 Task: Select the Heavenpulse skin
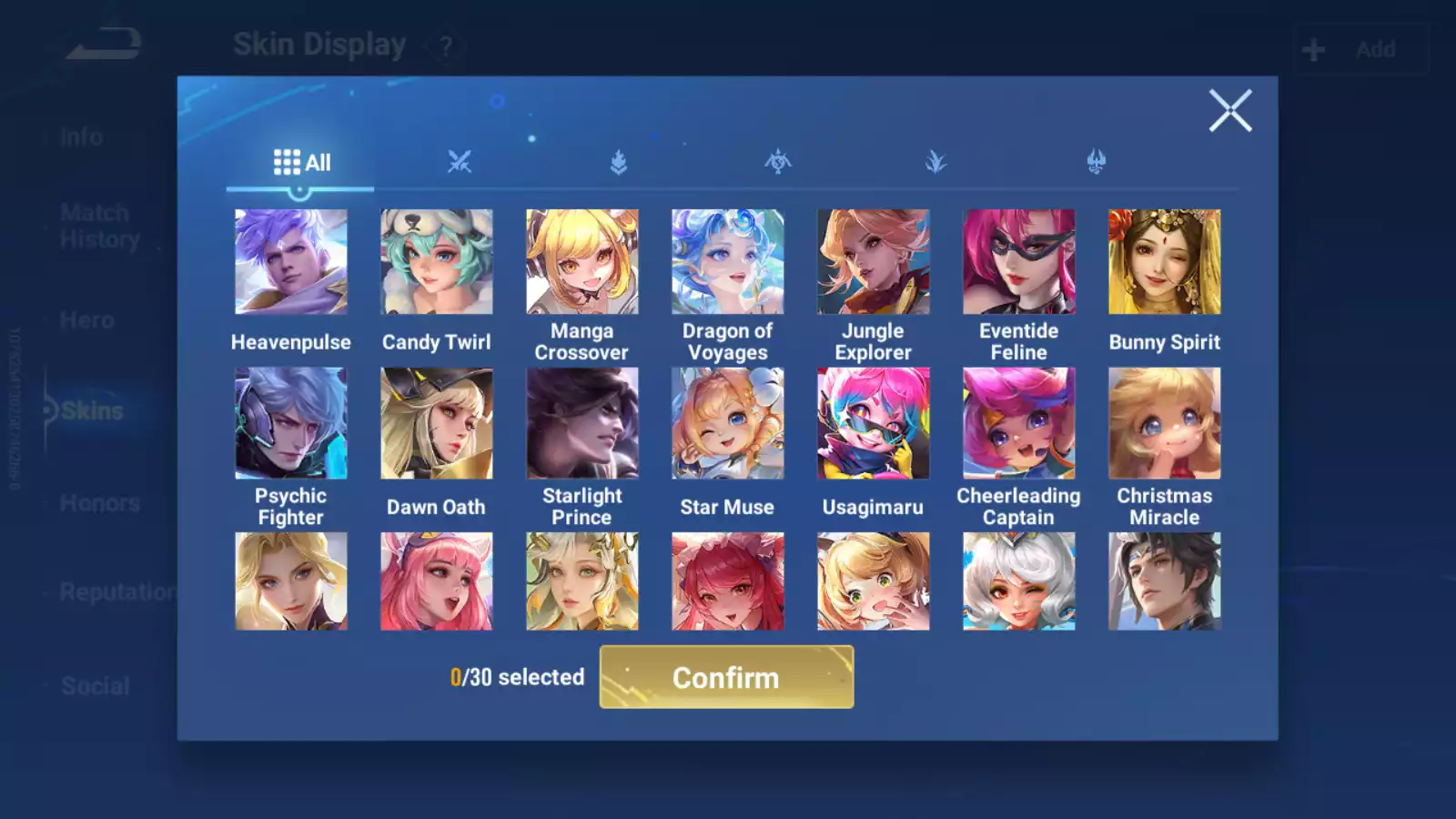pos(291,262)
